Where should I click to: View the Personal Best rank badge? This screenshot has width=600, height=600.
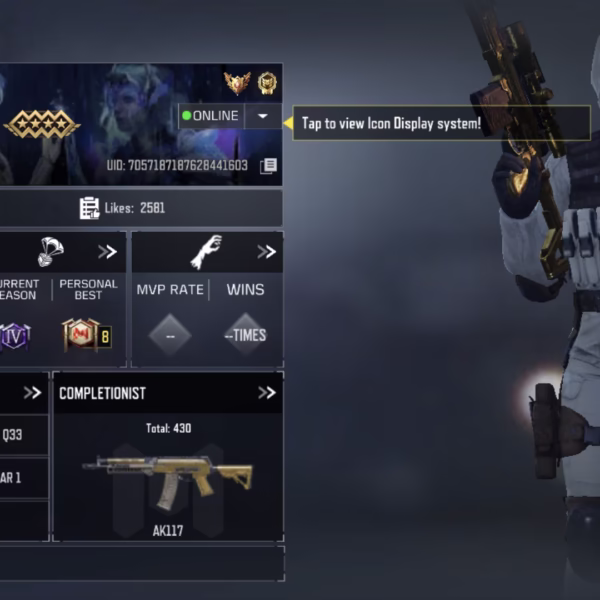(x=87, y=335)
